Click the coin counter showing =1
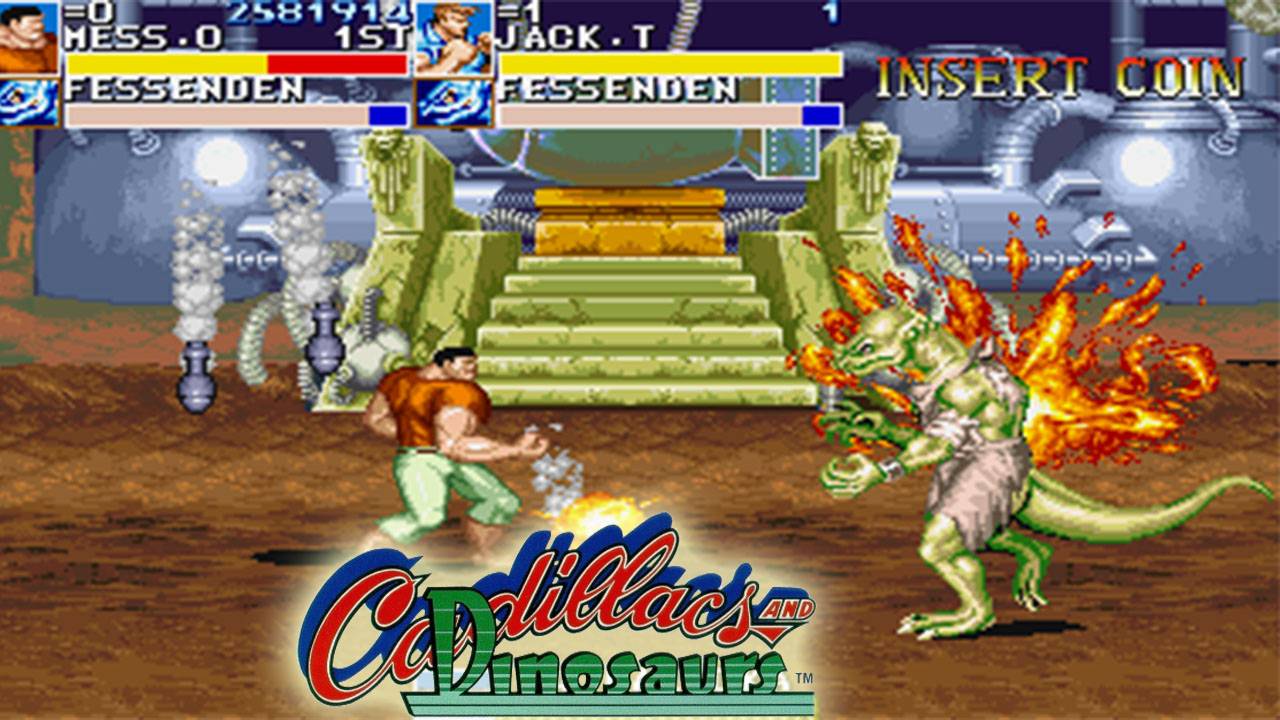Viewport: 1280px width, 720px height. 520,12
